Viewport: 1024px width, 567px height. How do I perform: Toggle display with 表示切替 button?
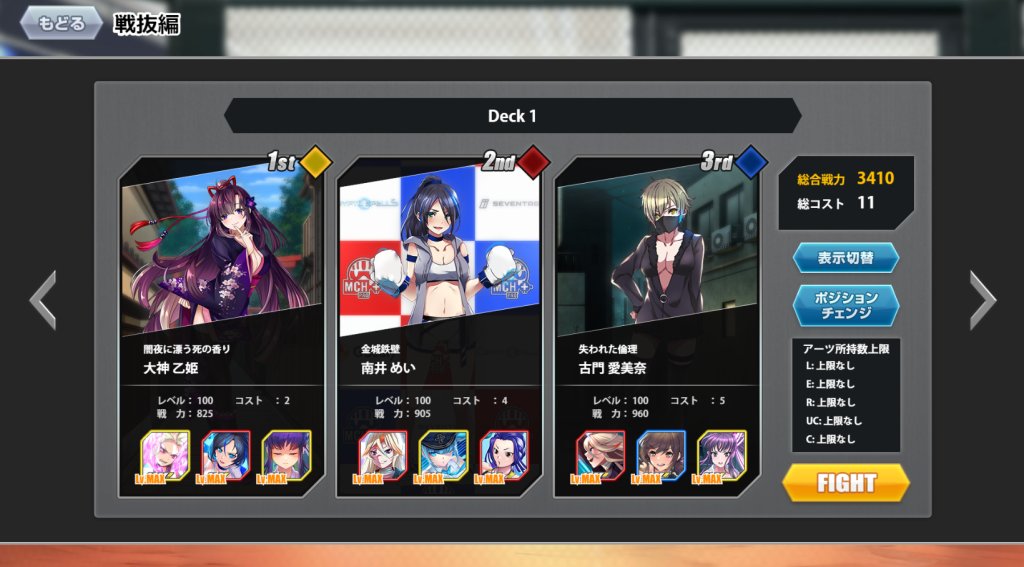846,257
